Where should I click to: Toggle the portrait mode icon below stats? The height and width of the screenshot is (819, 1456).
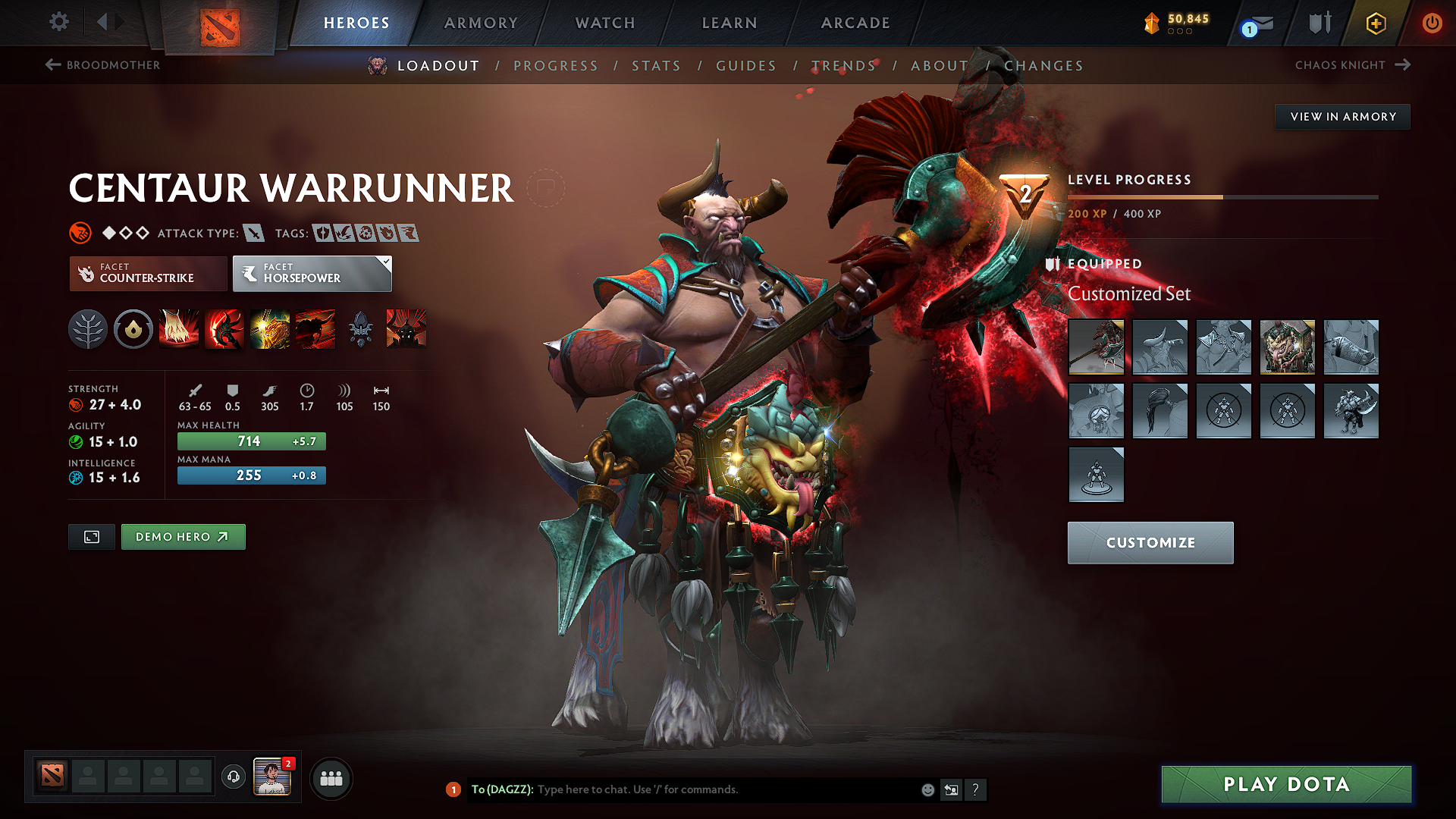[91, 536]
